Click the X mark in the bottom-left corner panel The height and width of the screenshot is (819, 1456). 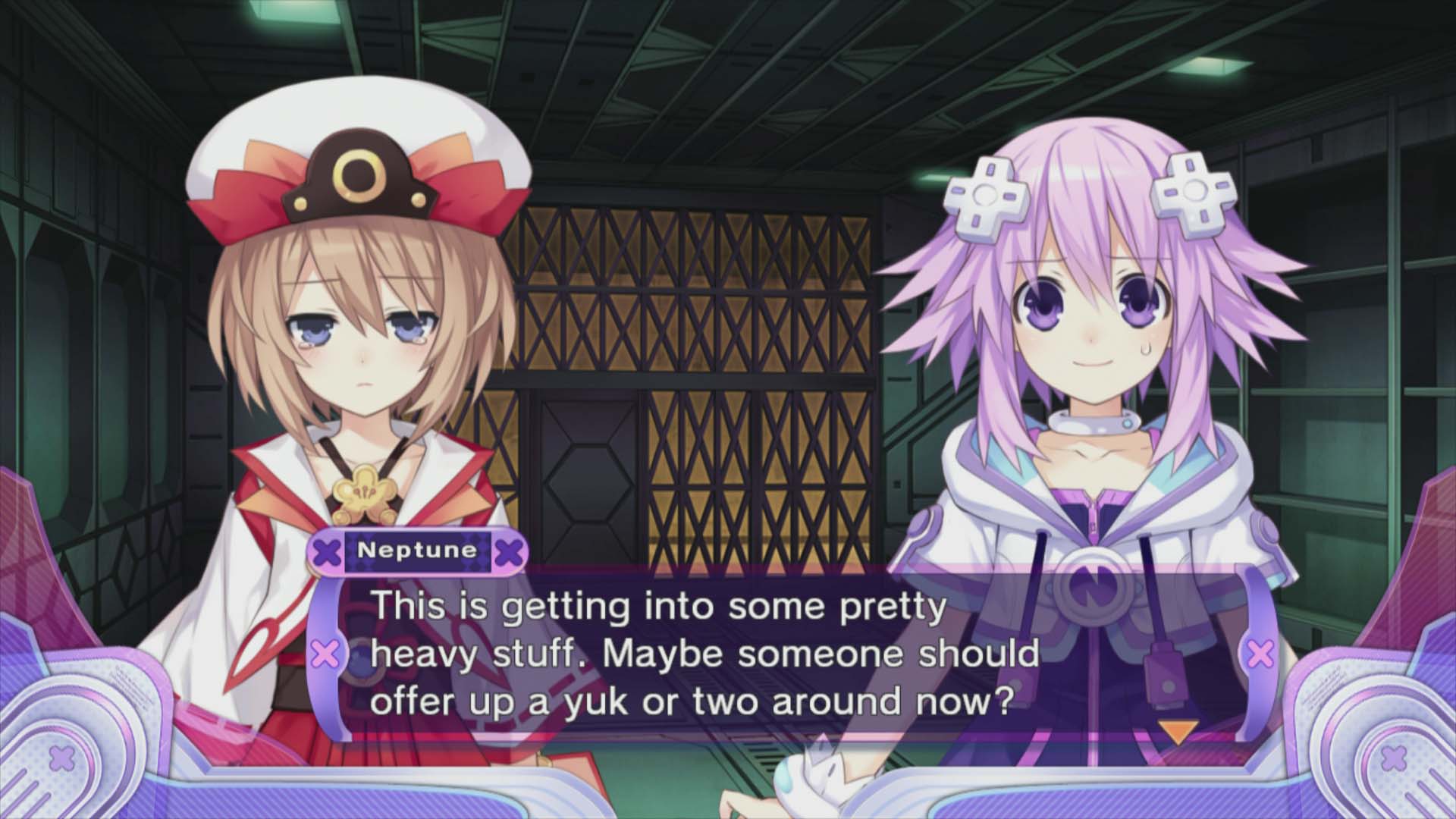61,756
